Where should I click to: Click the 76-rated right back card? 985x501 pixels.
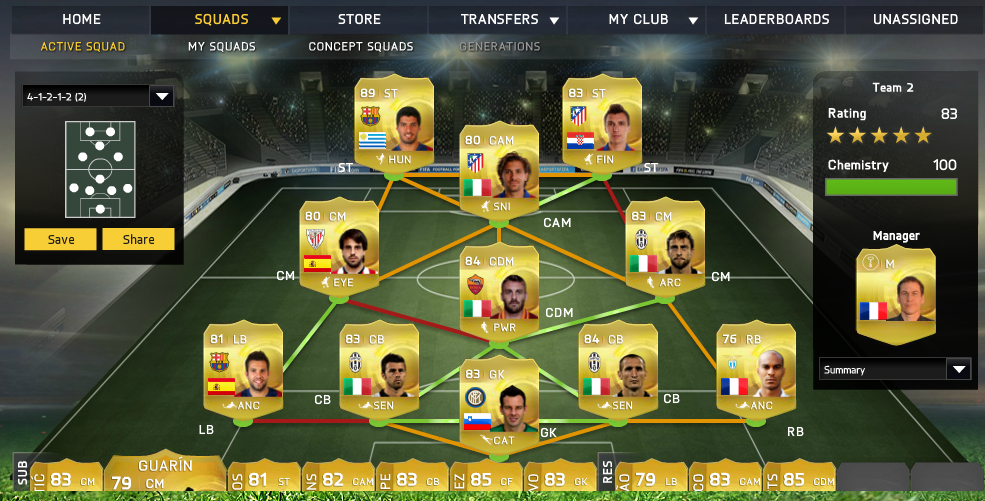click(x=756, y=368)
